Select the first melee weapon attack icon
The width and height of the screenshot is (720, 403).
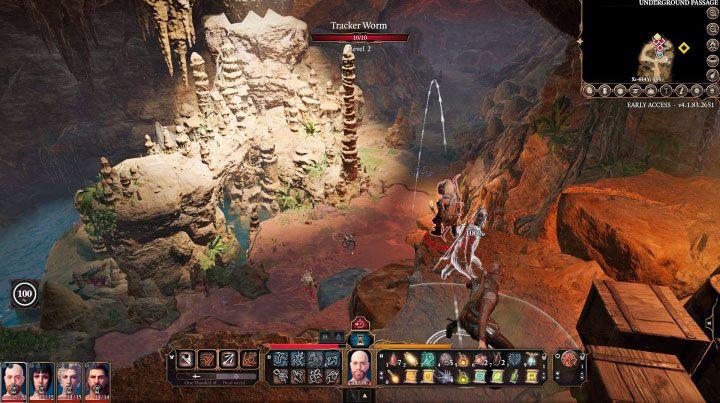pos(184,360)
